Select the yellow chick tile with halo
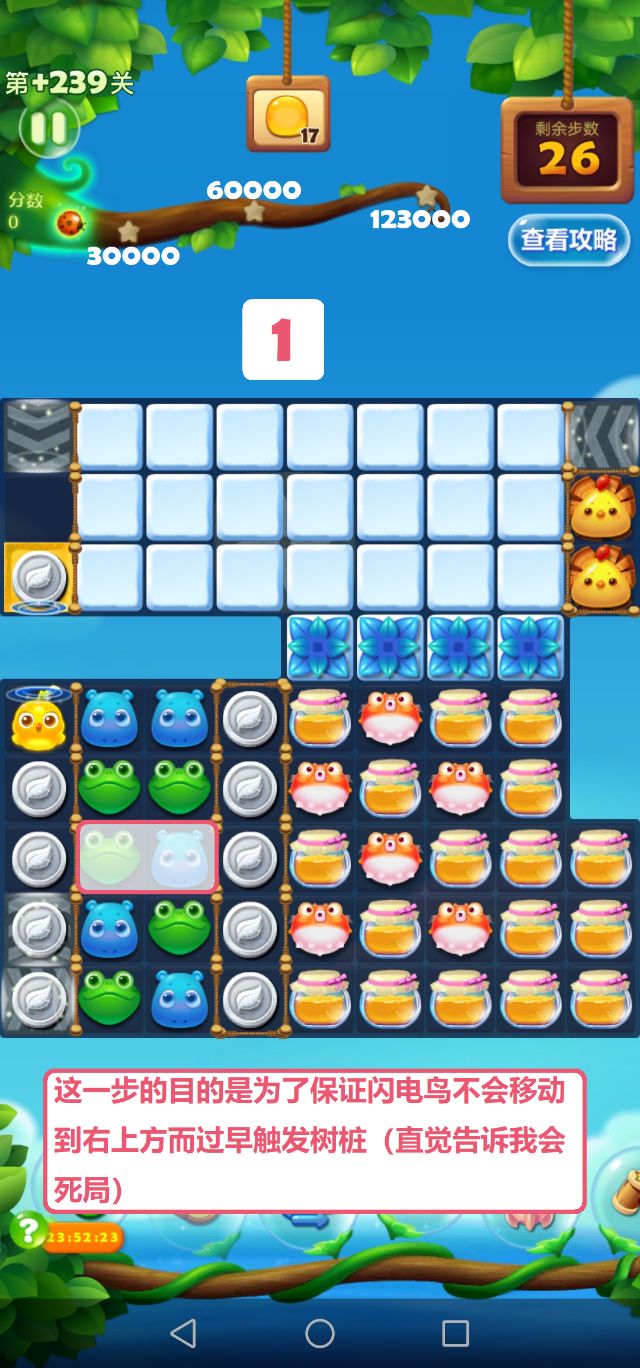 (38, 719)
